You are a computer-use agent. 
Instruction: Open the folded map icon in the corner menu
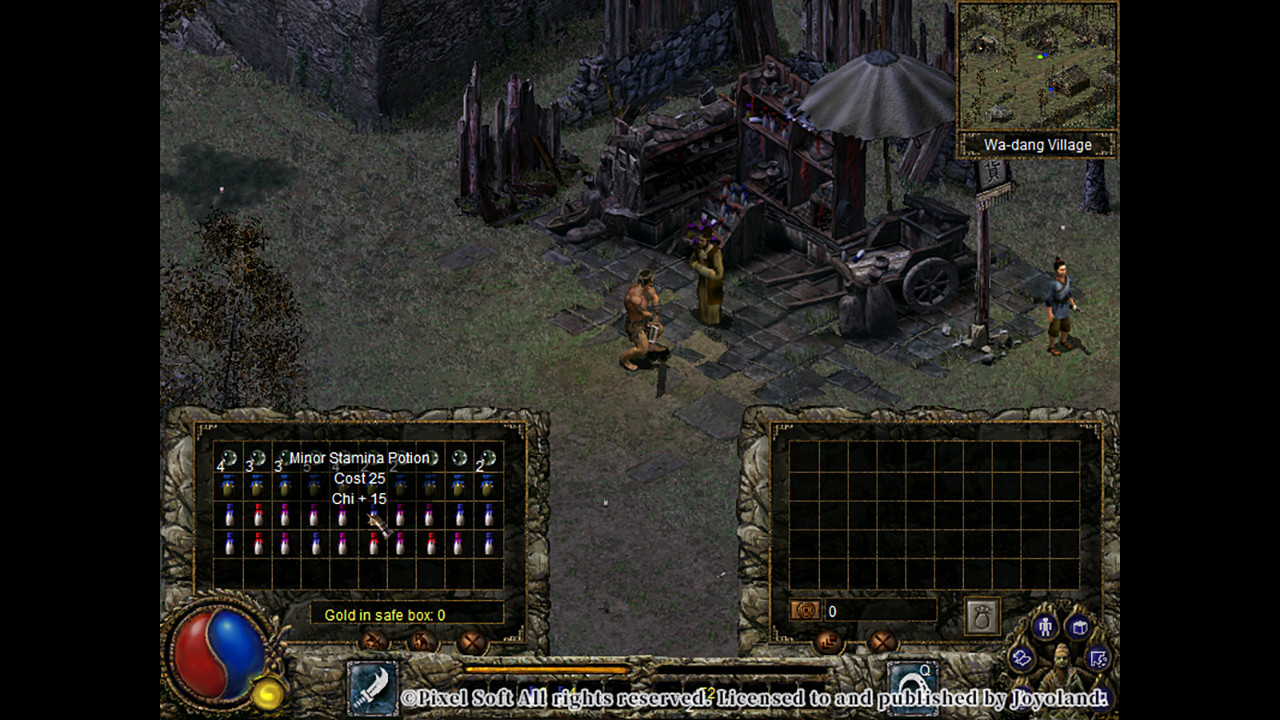(x=1022, y=657)
